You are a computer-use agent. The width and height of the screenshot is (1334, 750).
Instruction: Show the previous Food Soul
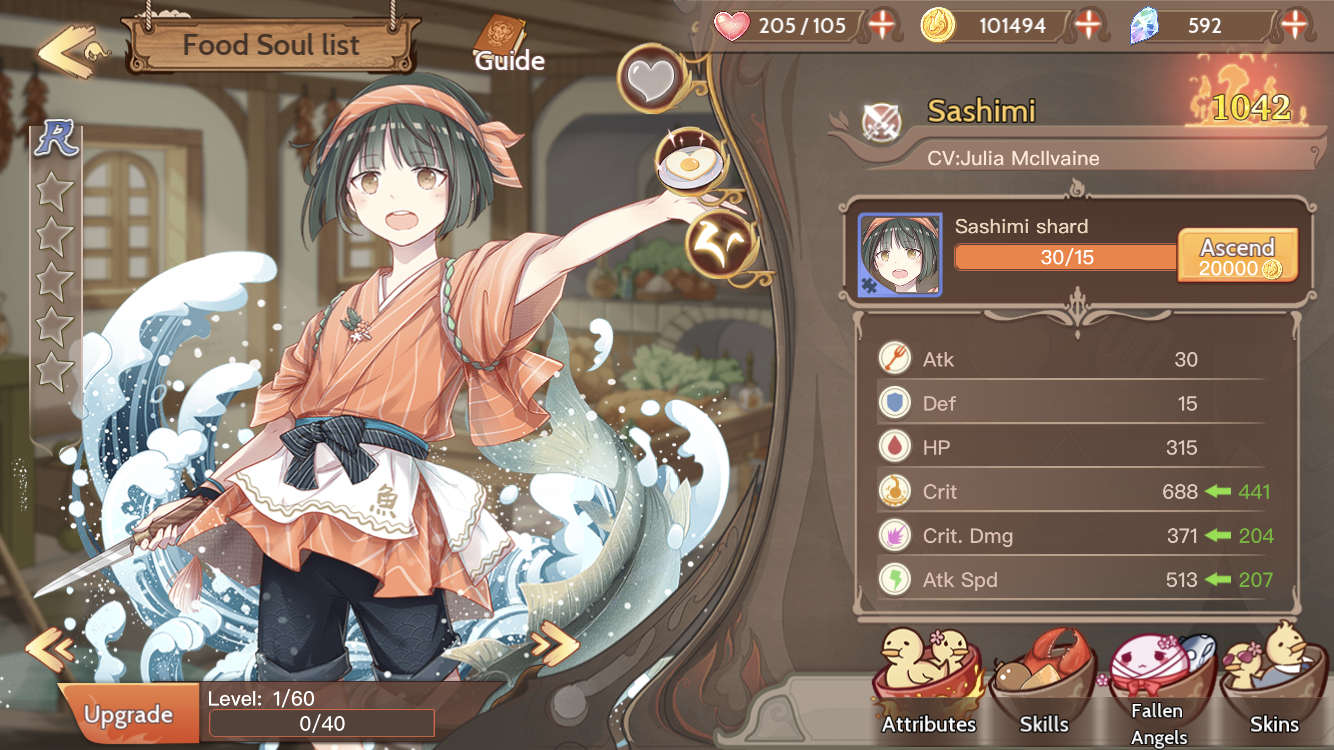[x=50, y=648]
